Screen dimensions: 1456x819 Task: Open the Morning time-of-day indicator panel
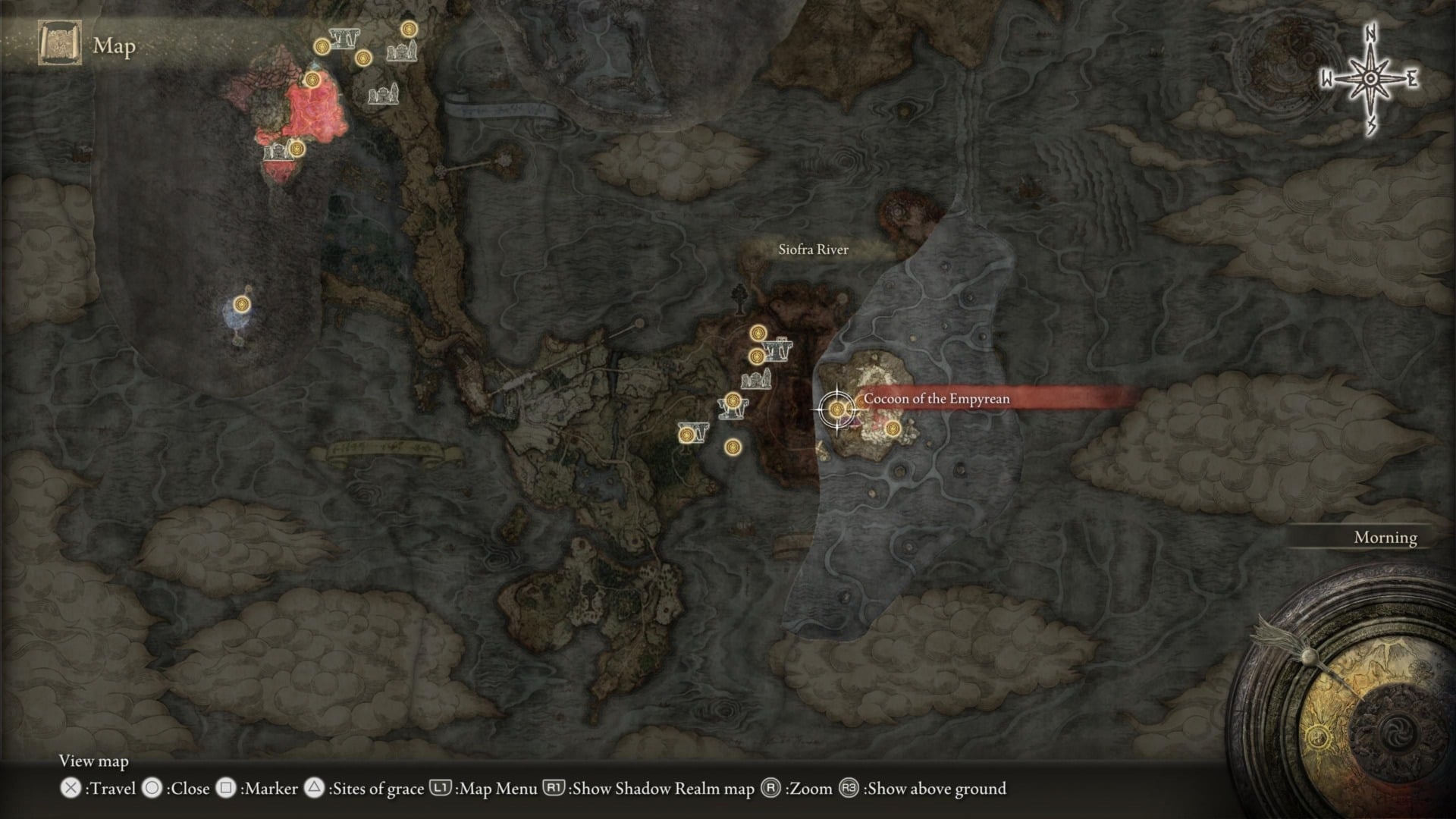tap(1385, 538)
